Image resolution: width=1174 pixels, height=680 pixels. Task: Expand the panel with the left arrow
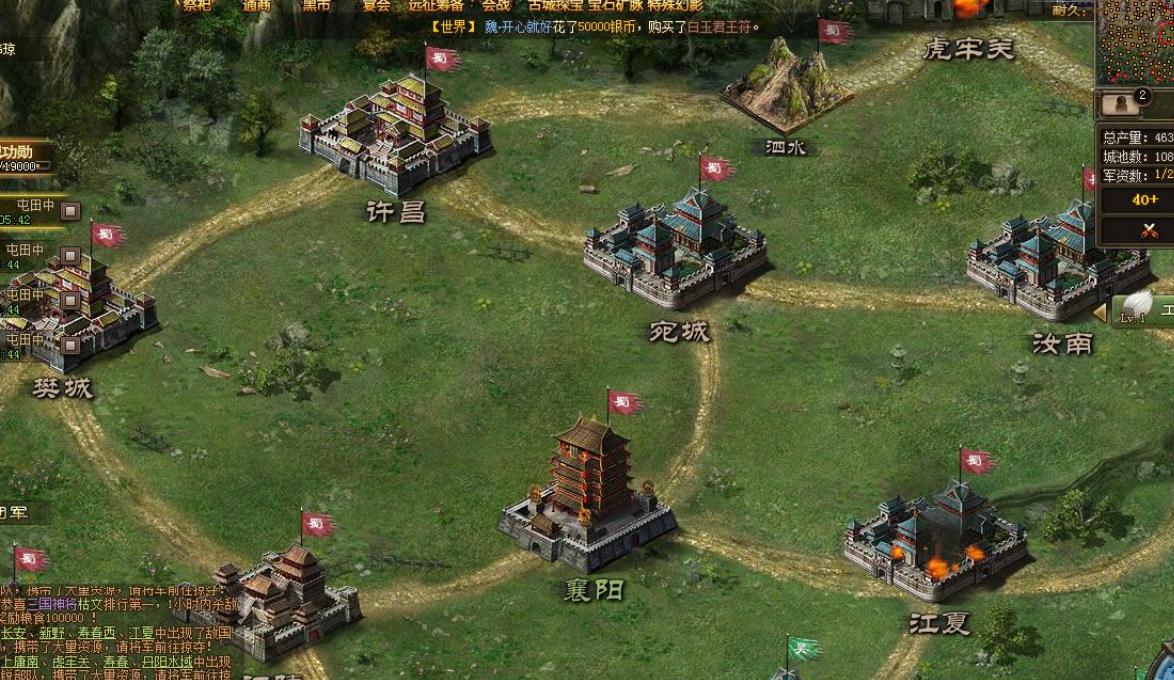click(1099, 313)
